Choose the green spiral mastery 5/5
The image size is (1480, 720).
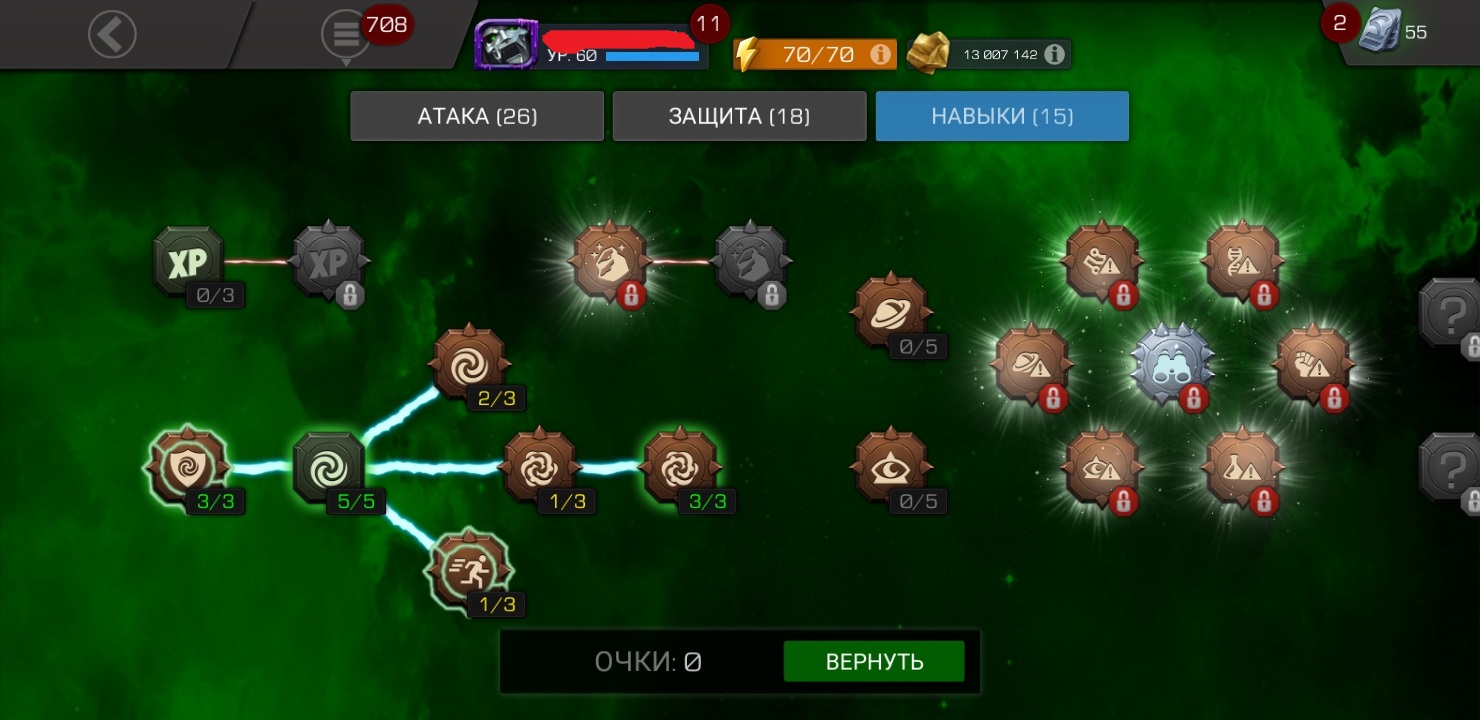coord(328,466)
